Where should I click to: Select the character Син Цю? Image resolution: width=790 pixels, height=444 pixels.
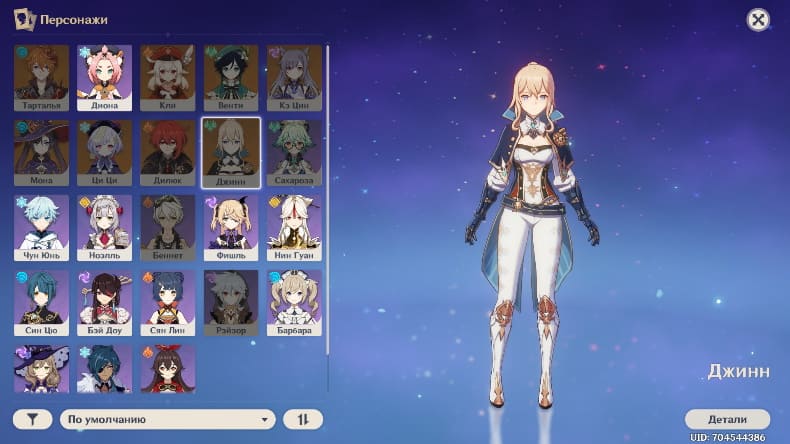pyautogui.click(x=42, y=302)
